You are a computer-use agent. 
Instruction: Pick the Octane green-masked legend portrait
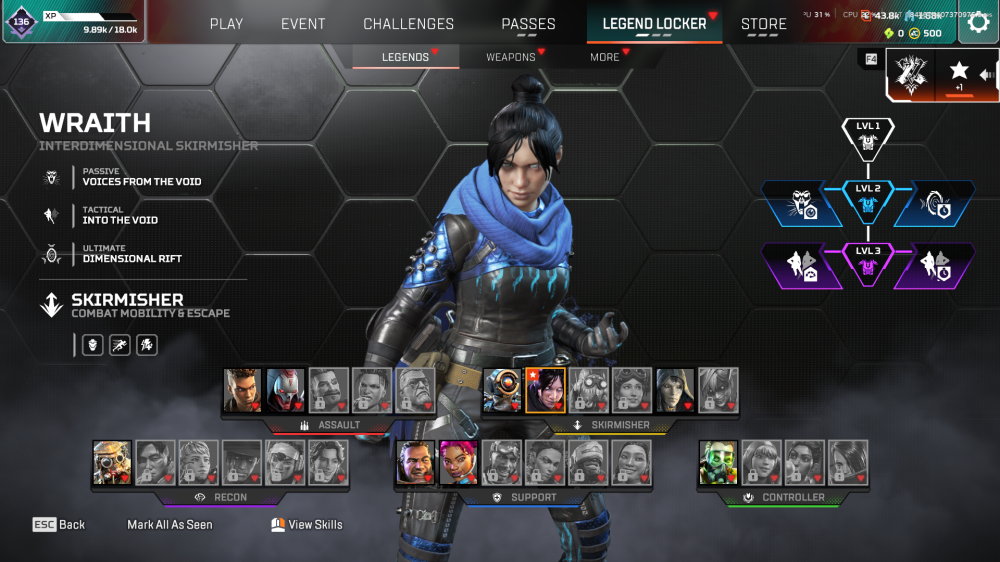718,462
